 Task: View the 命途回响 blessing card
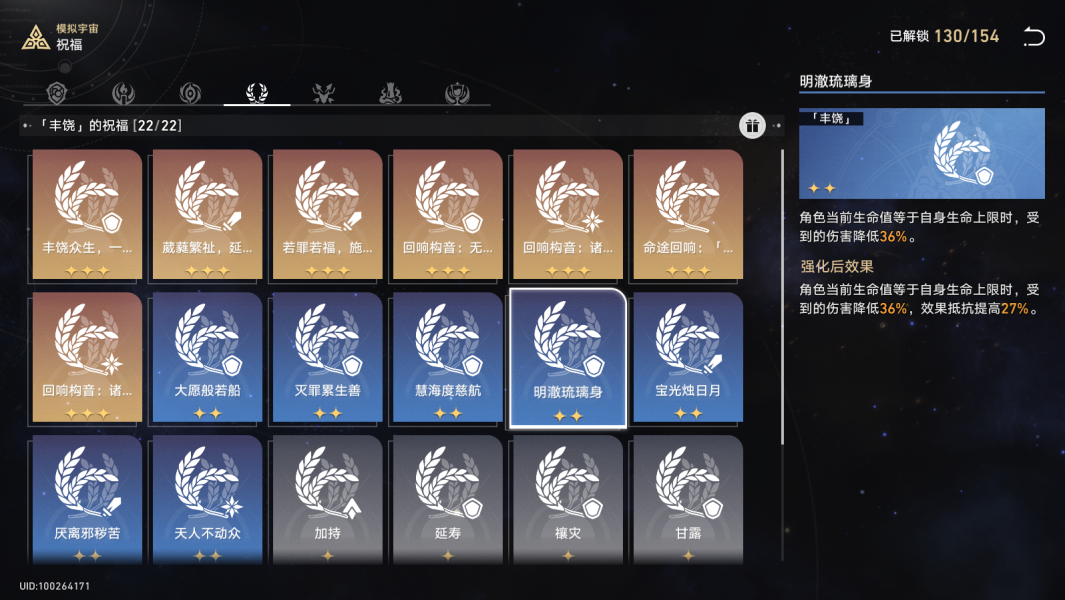[x=688, y=215]
